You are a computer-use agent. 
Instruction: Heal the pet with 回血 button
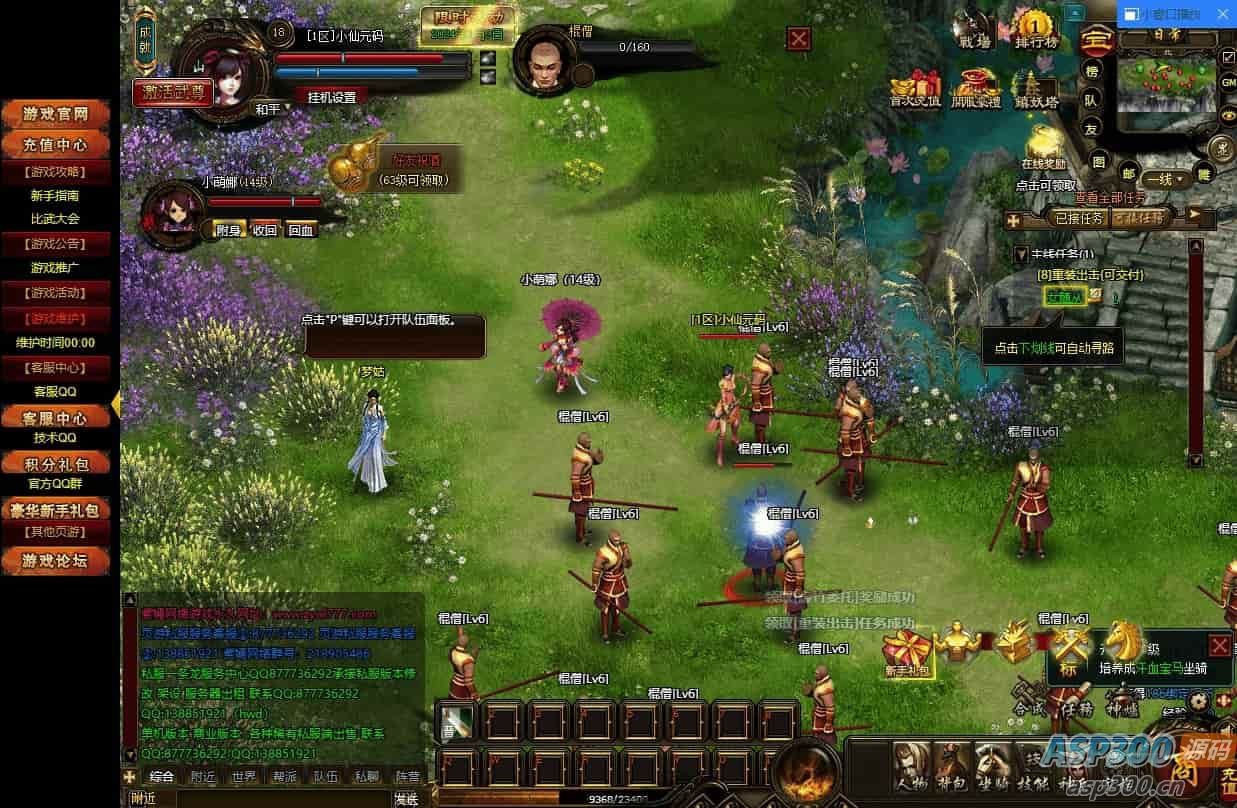pos(301,229)
